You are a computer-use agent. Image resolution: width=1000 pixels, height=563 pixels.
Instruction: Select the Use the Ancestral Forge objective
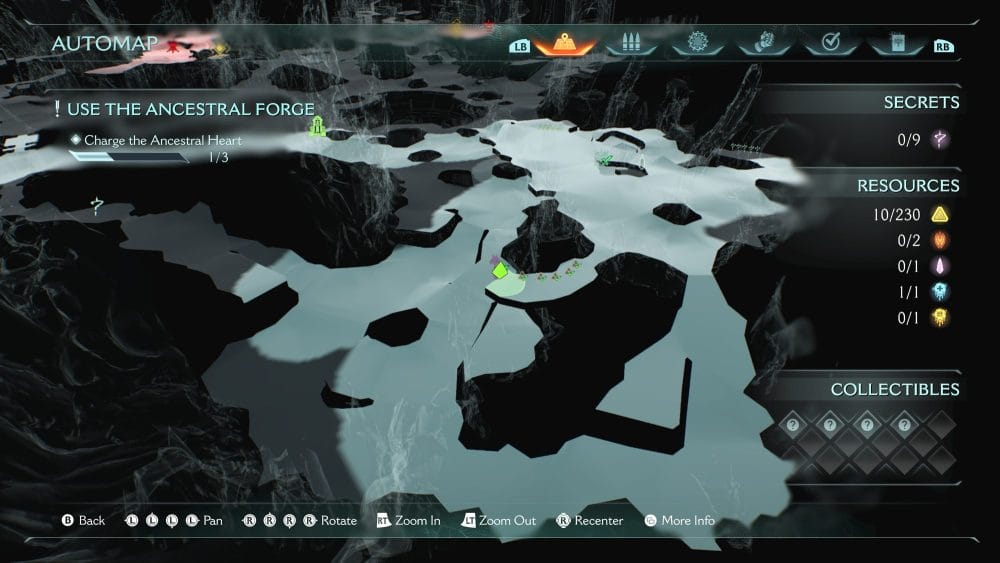click(x=190, y=109)
